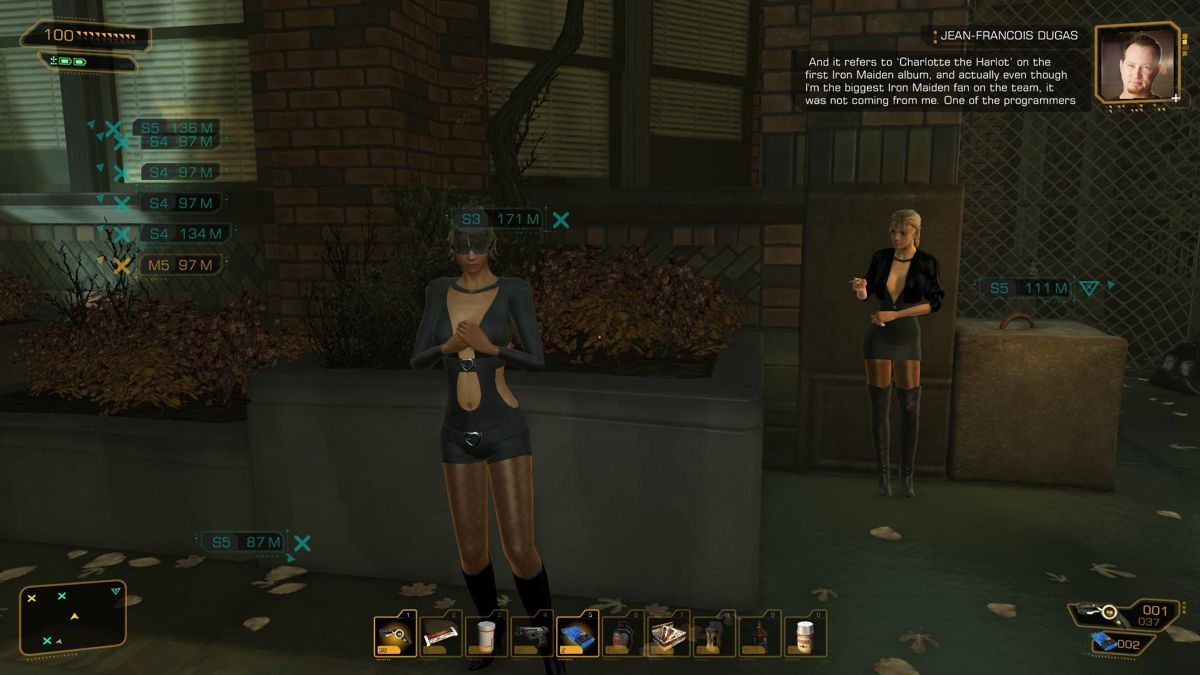The width and height of the screenshot is (1200, 675).
Task: Select the S3 171 M waypoint marker
Action: coord(501,219)
